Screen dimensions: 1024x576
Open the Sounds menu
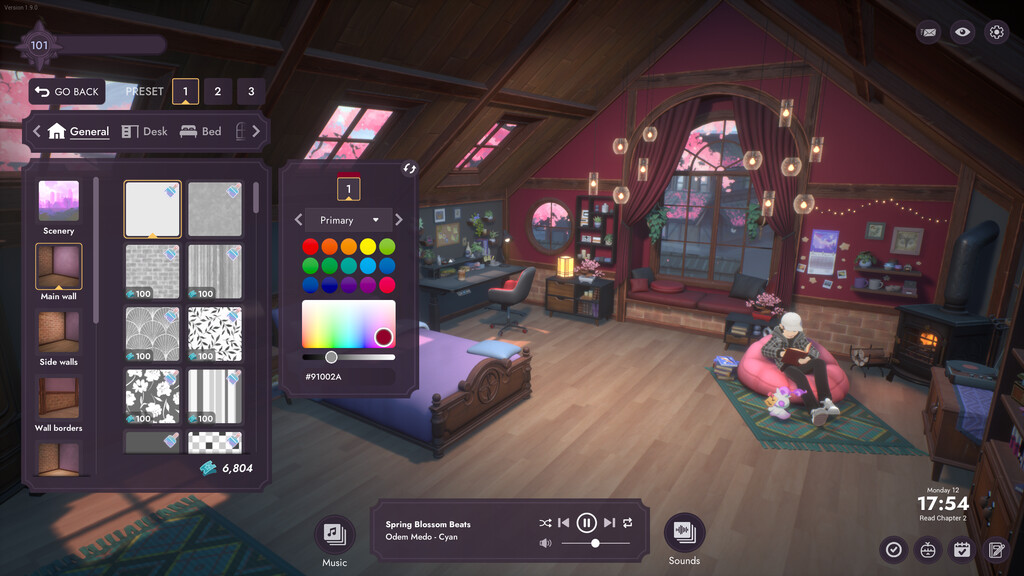tap(684, 533)
